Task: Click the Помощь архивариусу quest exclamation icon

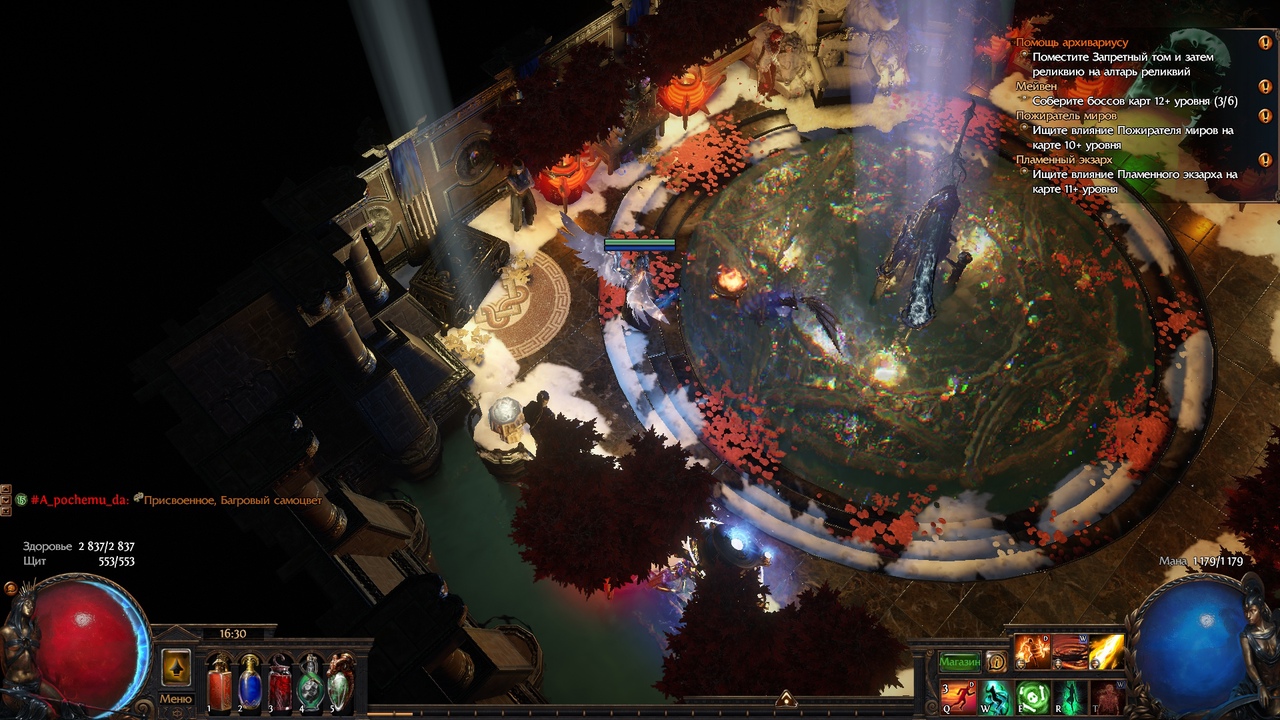Action: 1265,43
